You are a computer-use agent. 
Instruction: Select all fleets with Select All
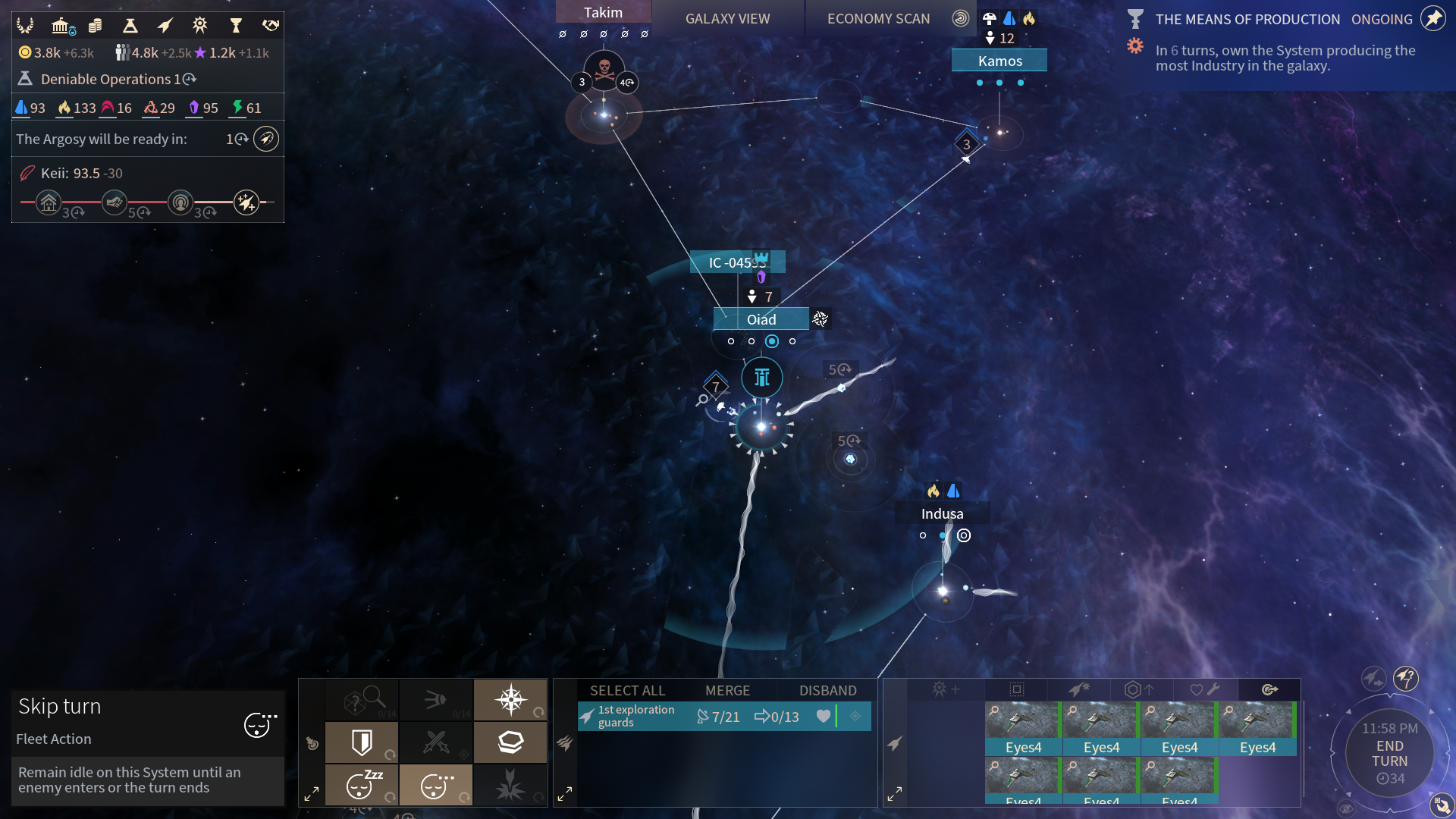[x=627, y=691]
